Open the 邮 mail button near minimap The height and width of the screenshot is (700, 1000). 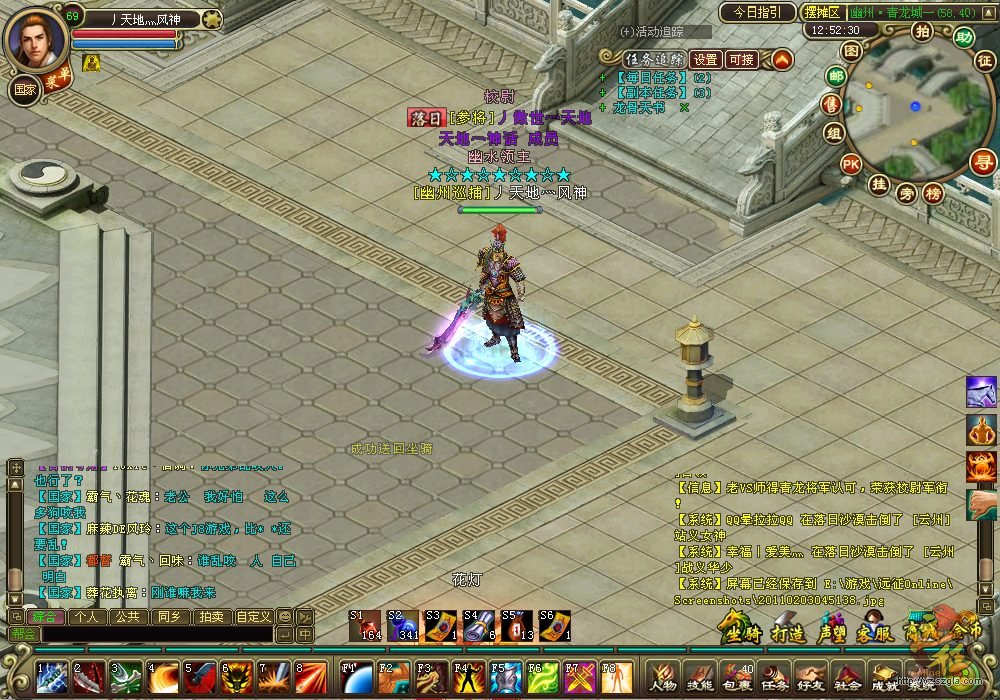pos(836,76)
